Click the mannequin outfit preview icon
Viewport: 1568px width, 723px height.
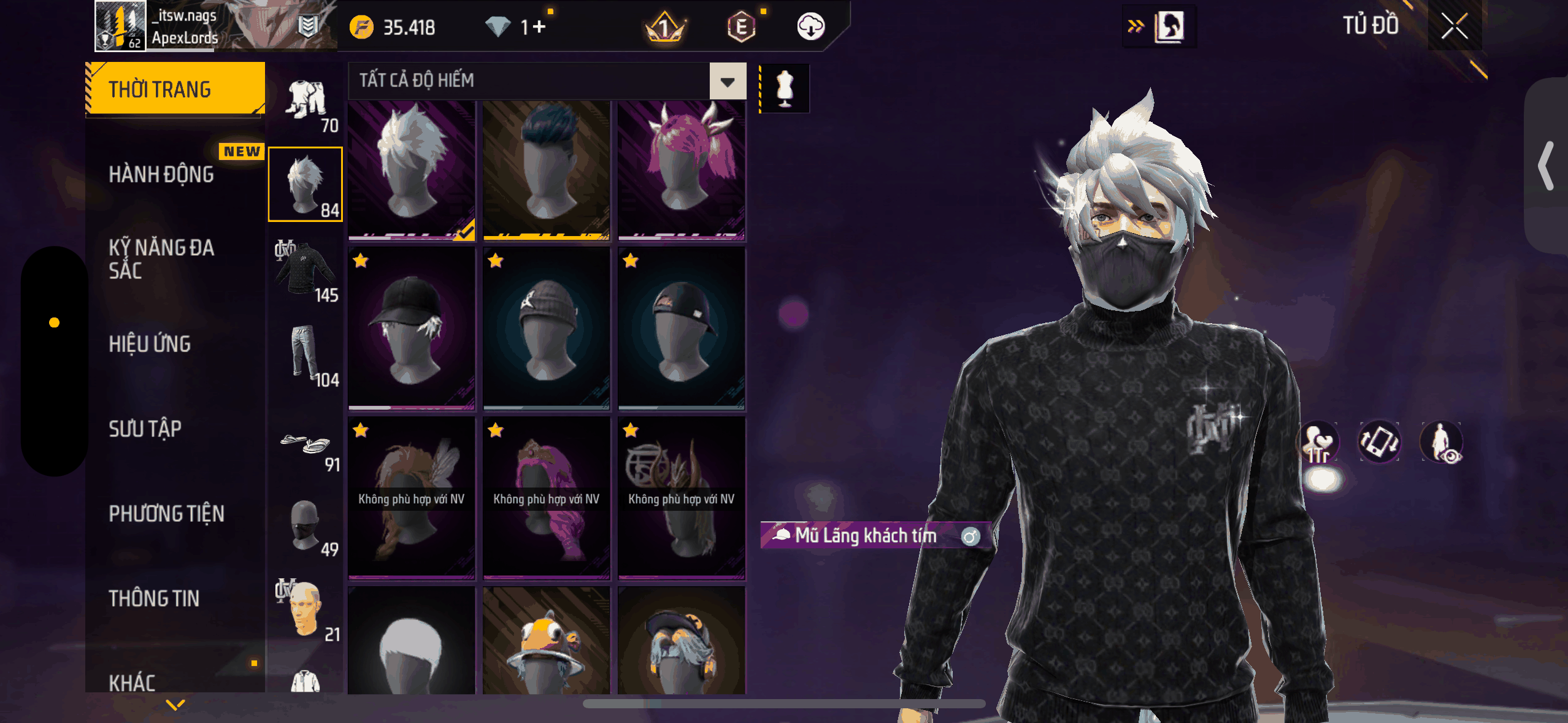click(785, 89)
